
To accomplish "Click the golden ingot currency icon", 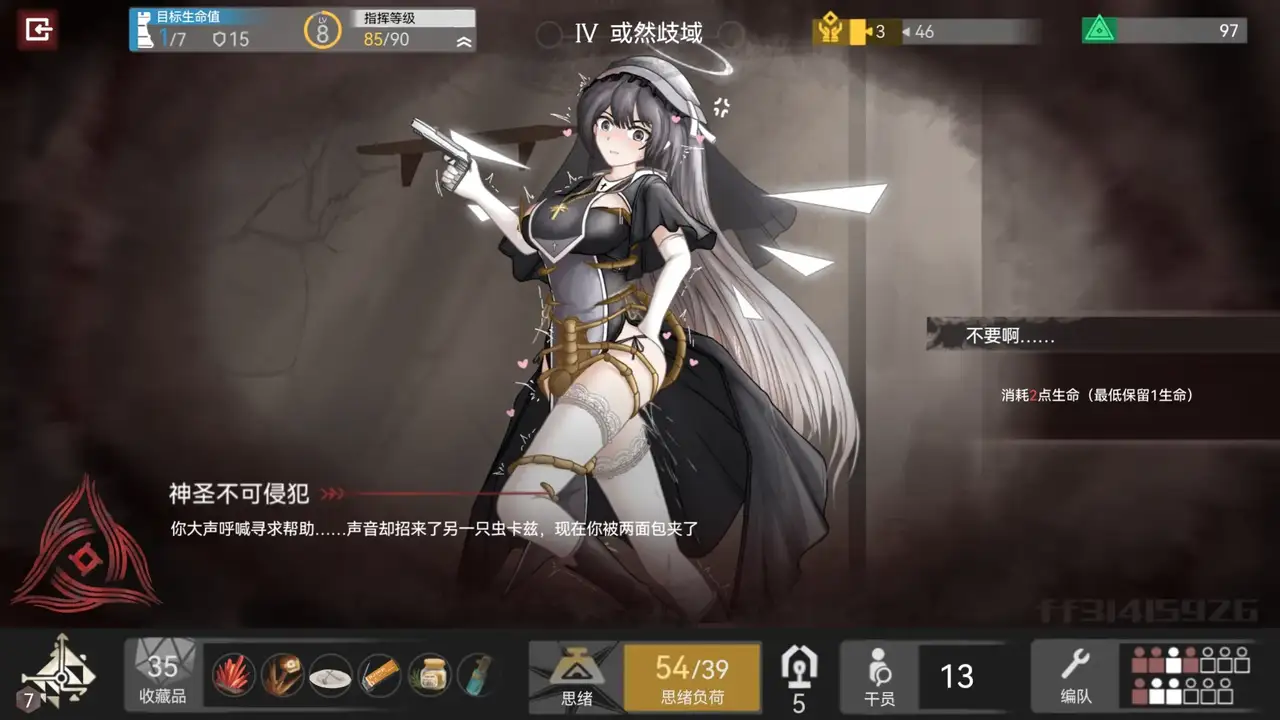I will pos(828,31).
